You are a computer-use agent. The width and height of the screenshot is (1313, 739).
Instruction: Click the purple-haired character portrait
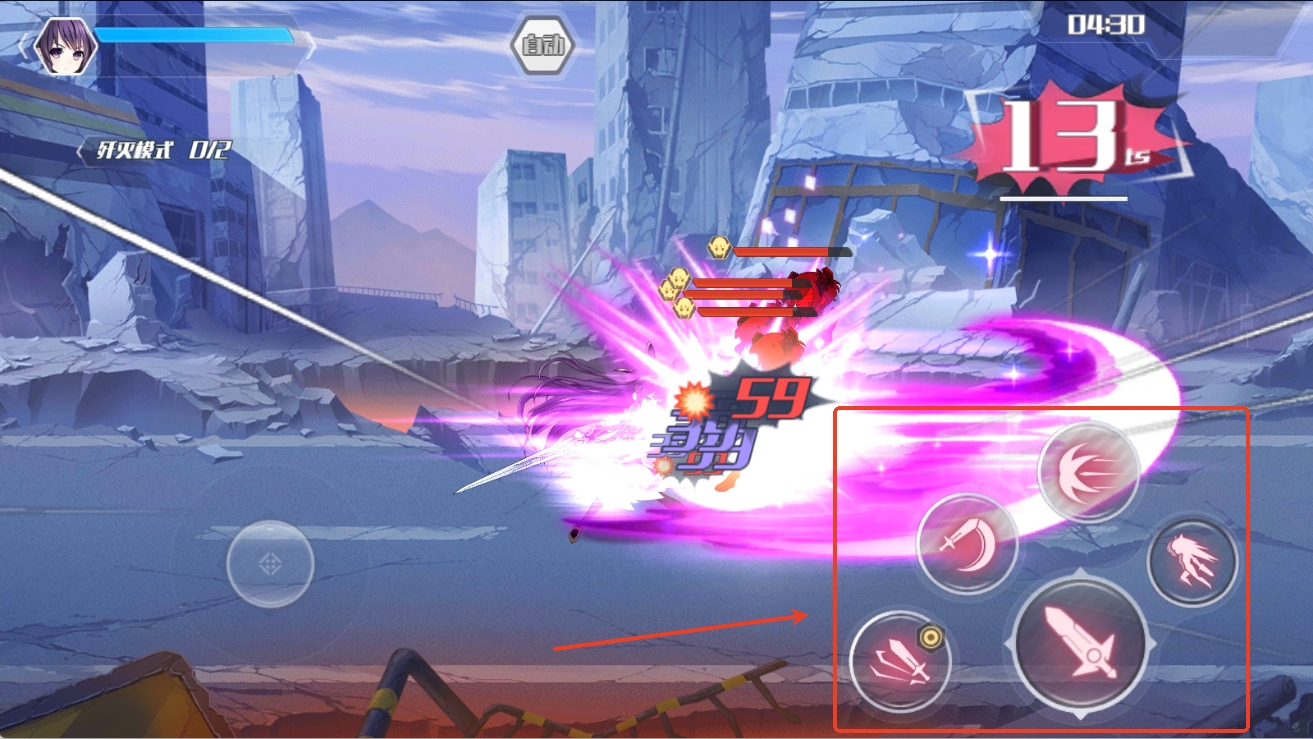[65, 45]
